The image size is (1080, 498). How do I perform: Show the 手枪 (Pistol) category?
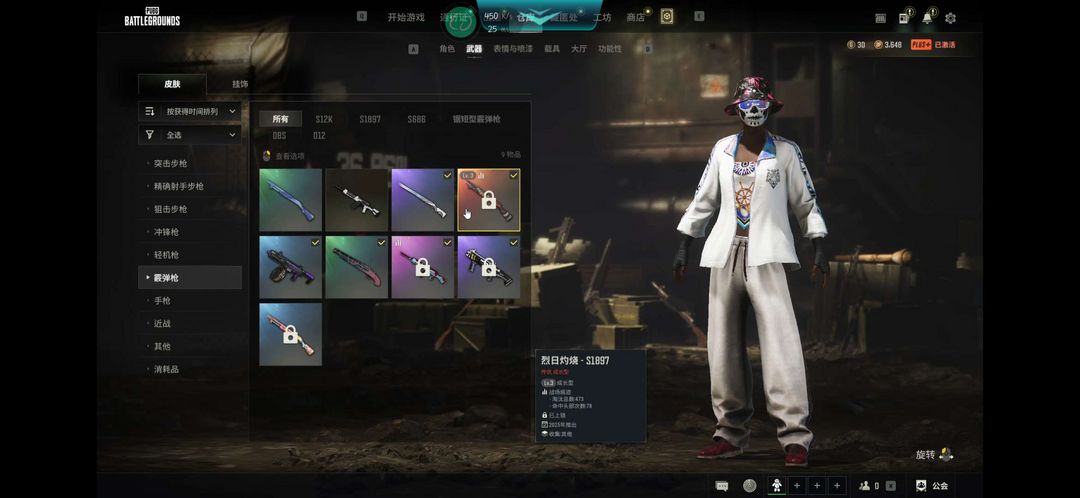tap(162, 300)
